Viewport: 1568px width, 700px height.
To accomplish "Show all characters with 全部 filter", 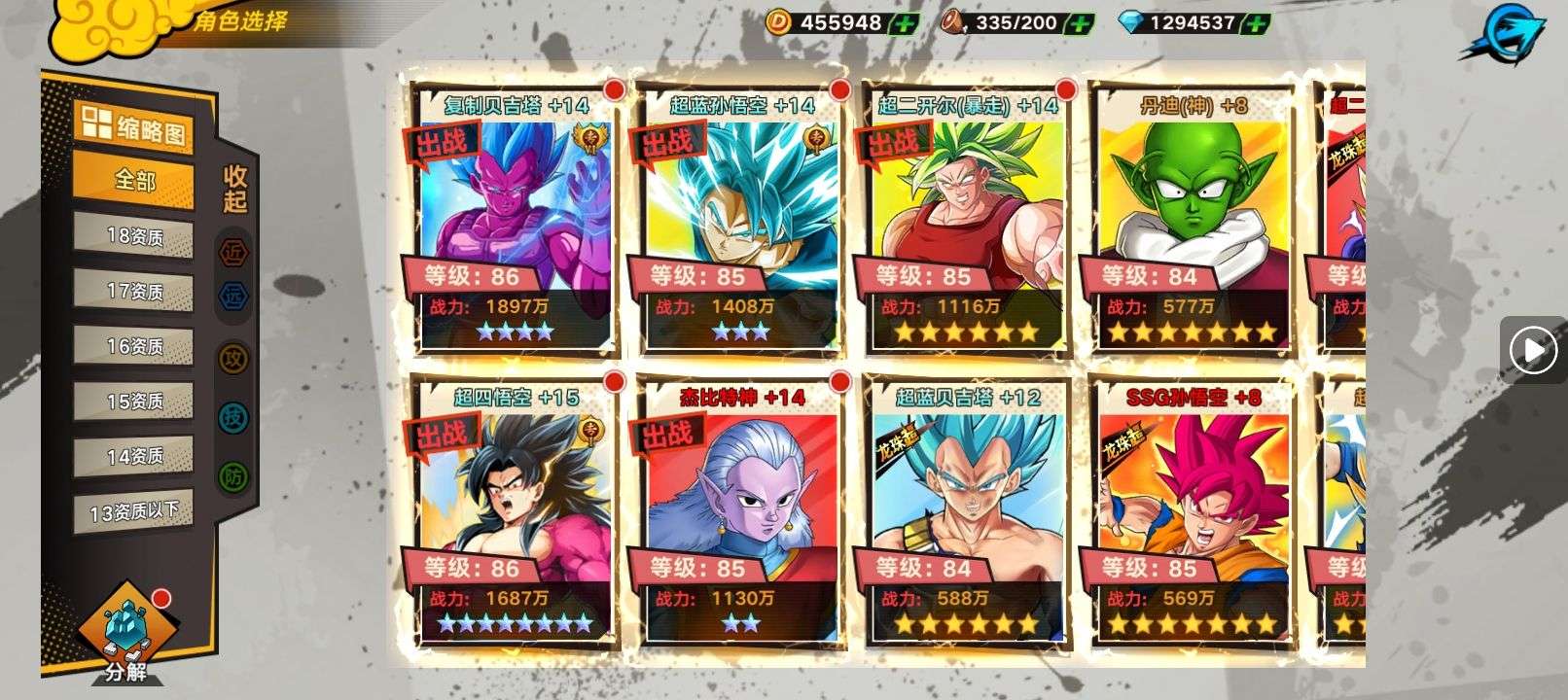I will 133,181.
